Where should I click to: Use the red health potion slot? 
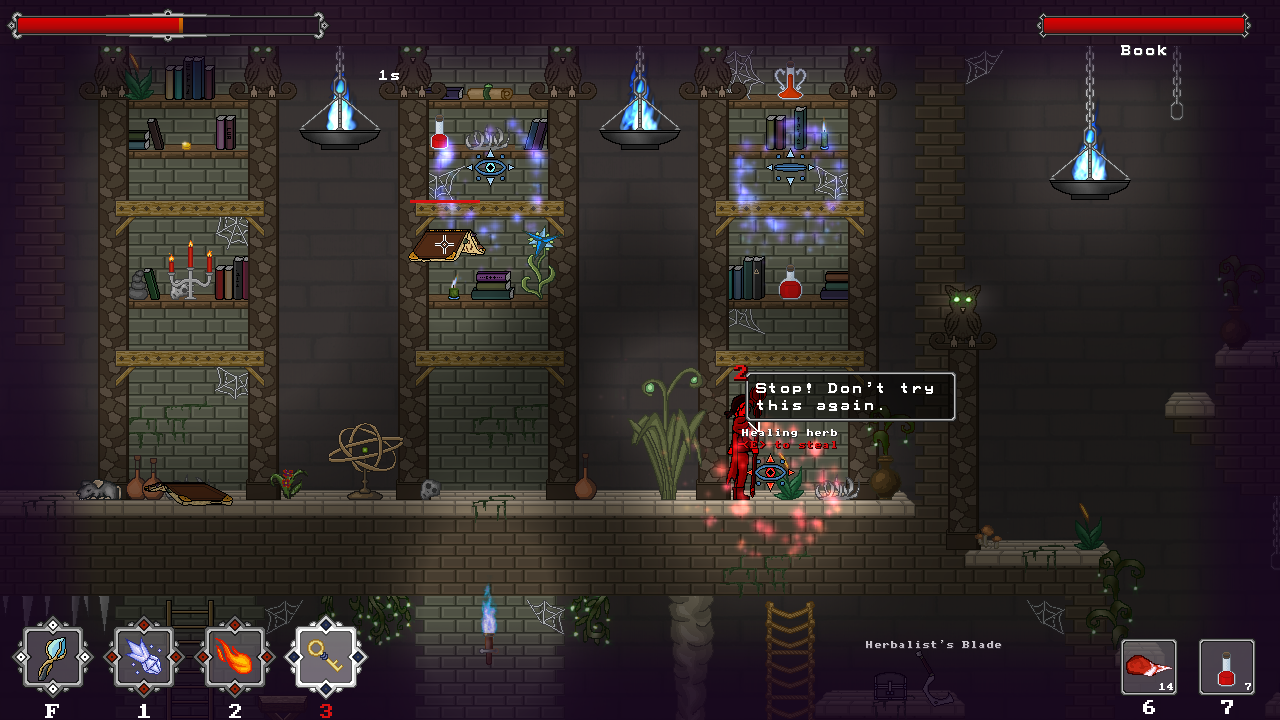[1226, 667]
